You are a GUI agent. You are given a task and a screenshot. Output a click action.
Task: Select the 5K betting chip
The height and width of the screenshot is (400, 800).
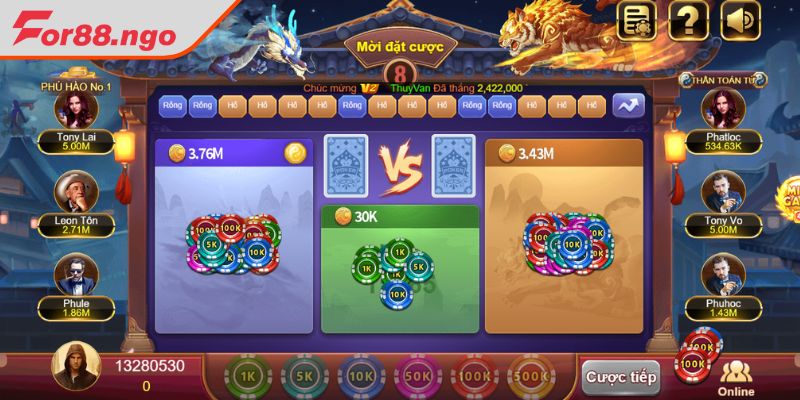[303, 376]
